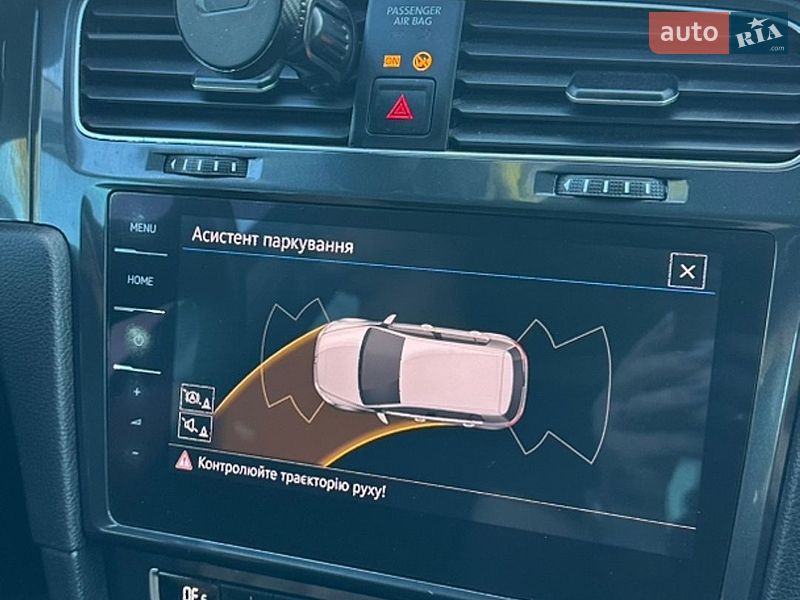Toggle the crossed-out speaker mute icon
Screen dimensions: 800x600
(195, 428)
